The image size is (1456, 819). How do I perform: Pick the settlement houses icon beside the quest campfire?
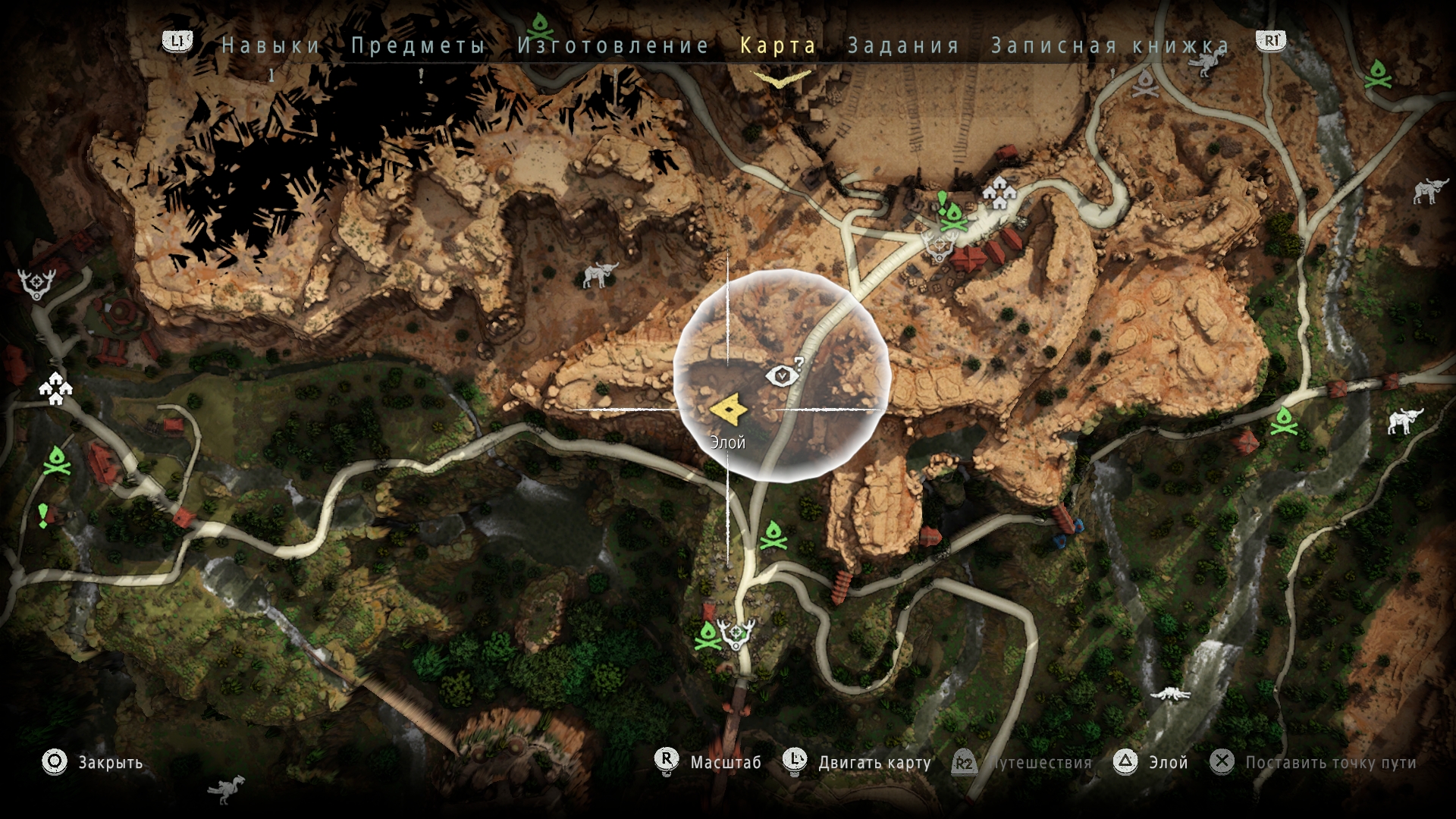tap(999, 193)
